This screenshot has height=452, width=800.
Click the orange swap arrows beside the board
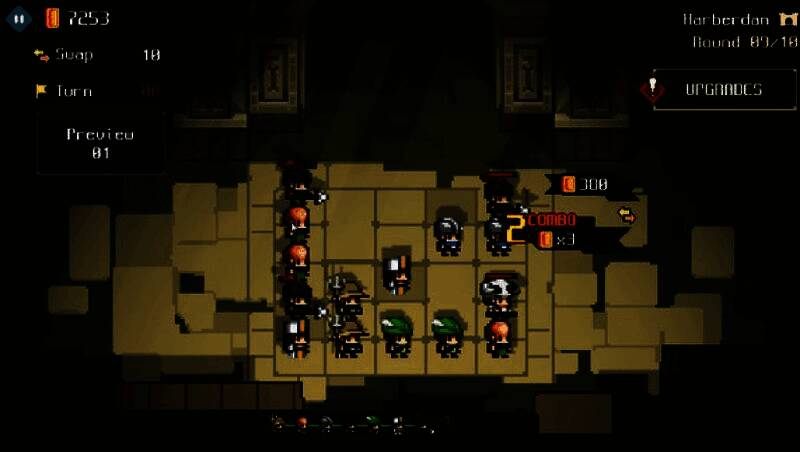pyautogui.click(x=626, y=214)
